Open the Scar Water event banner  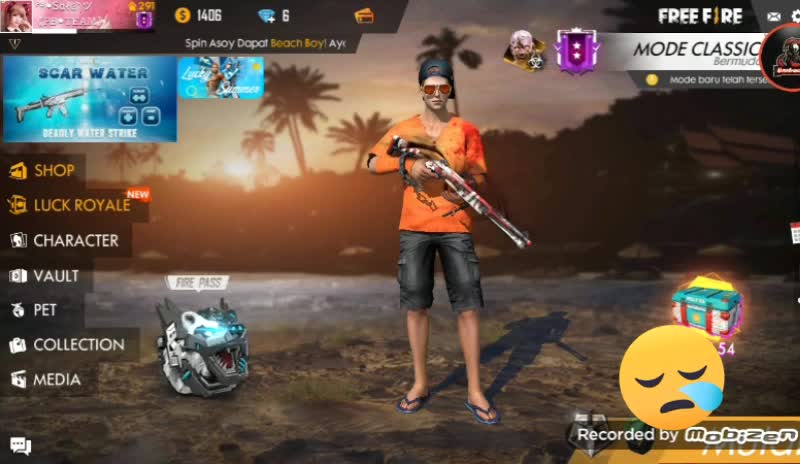tap(89, 98)
